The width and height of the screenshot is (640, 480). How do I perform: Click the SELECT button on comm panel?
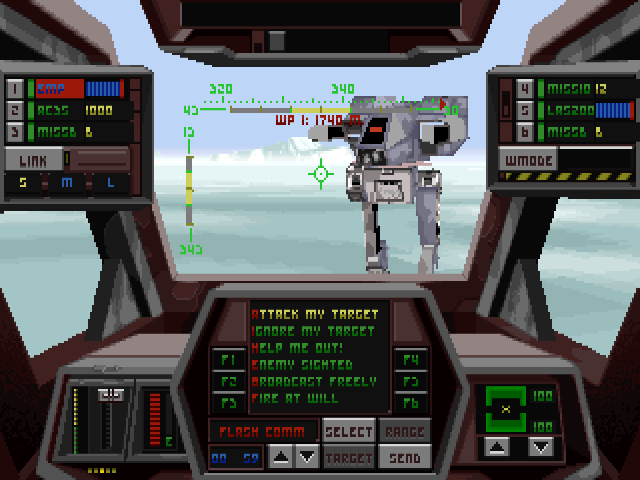[x=348, y=432]
